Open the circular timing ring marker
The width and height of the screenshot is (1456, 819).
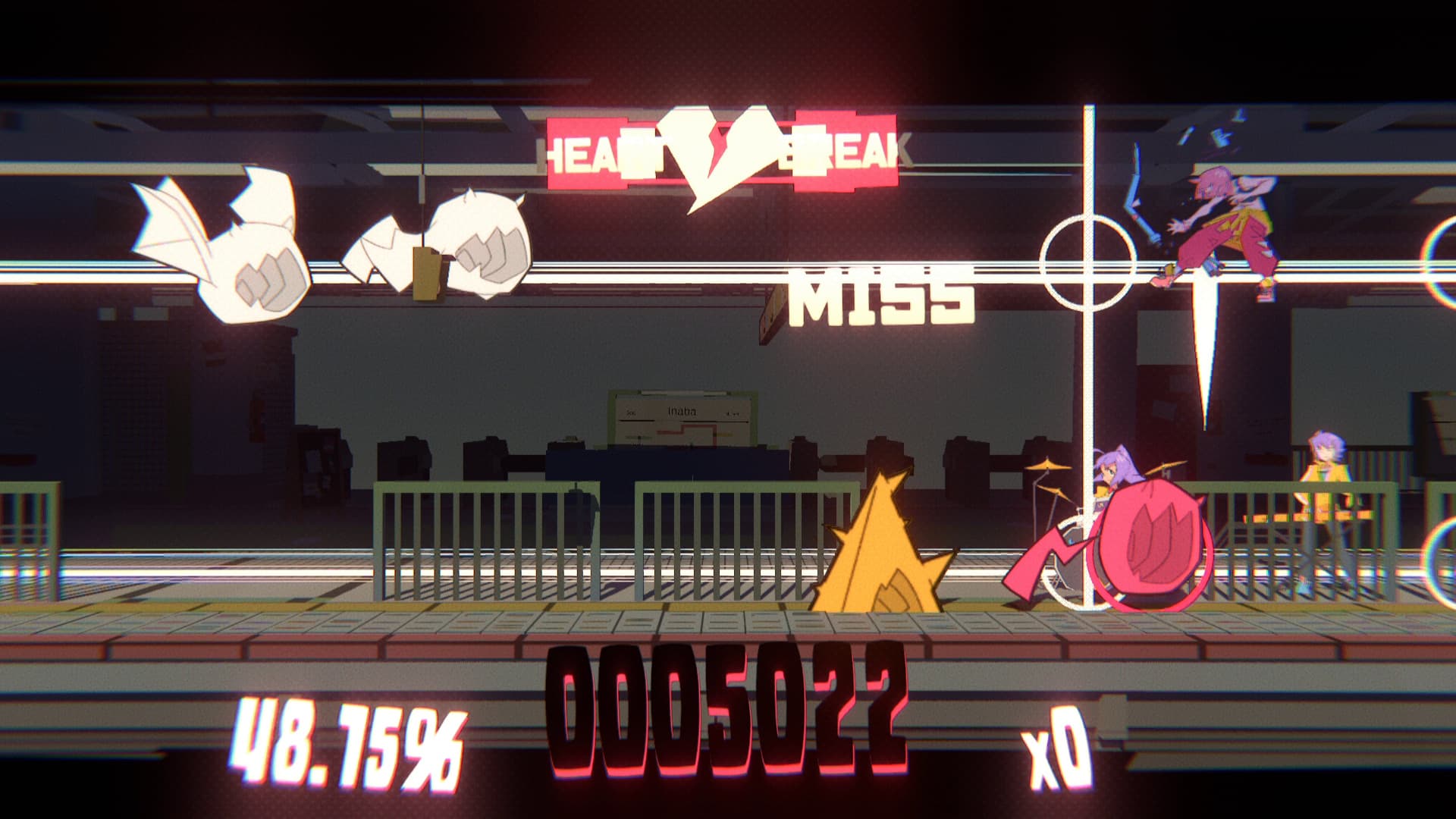click(1088, 262)
